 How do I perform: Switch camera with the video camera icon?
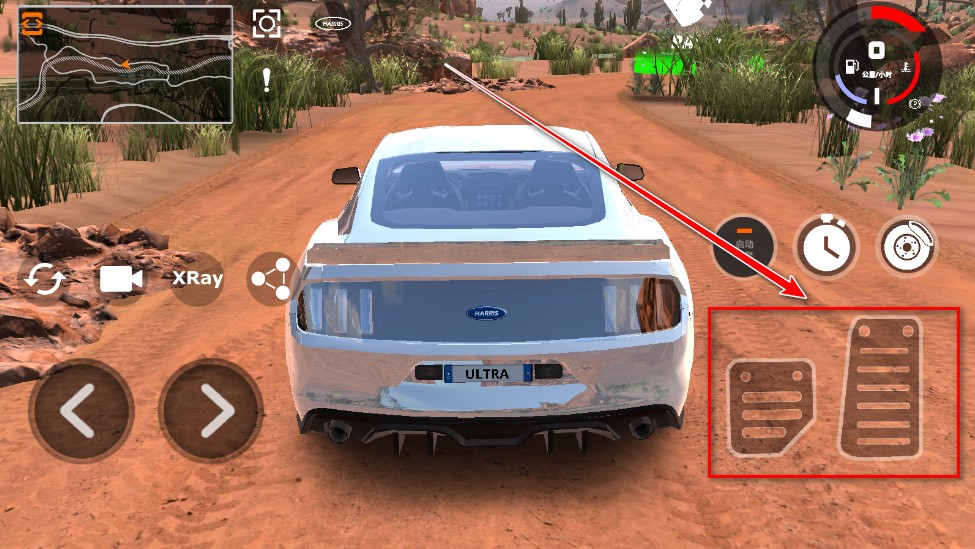pos(121,279)
